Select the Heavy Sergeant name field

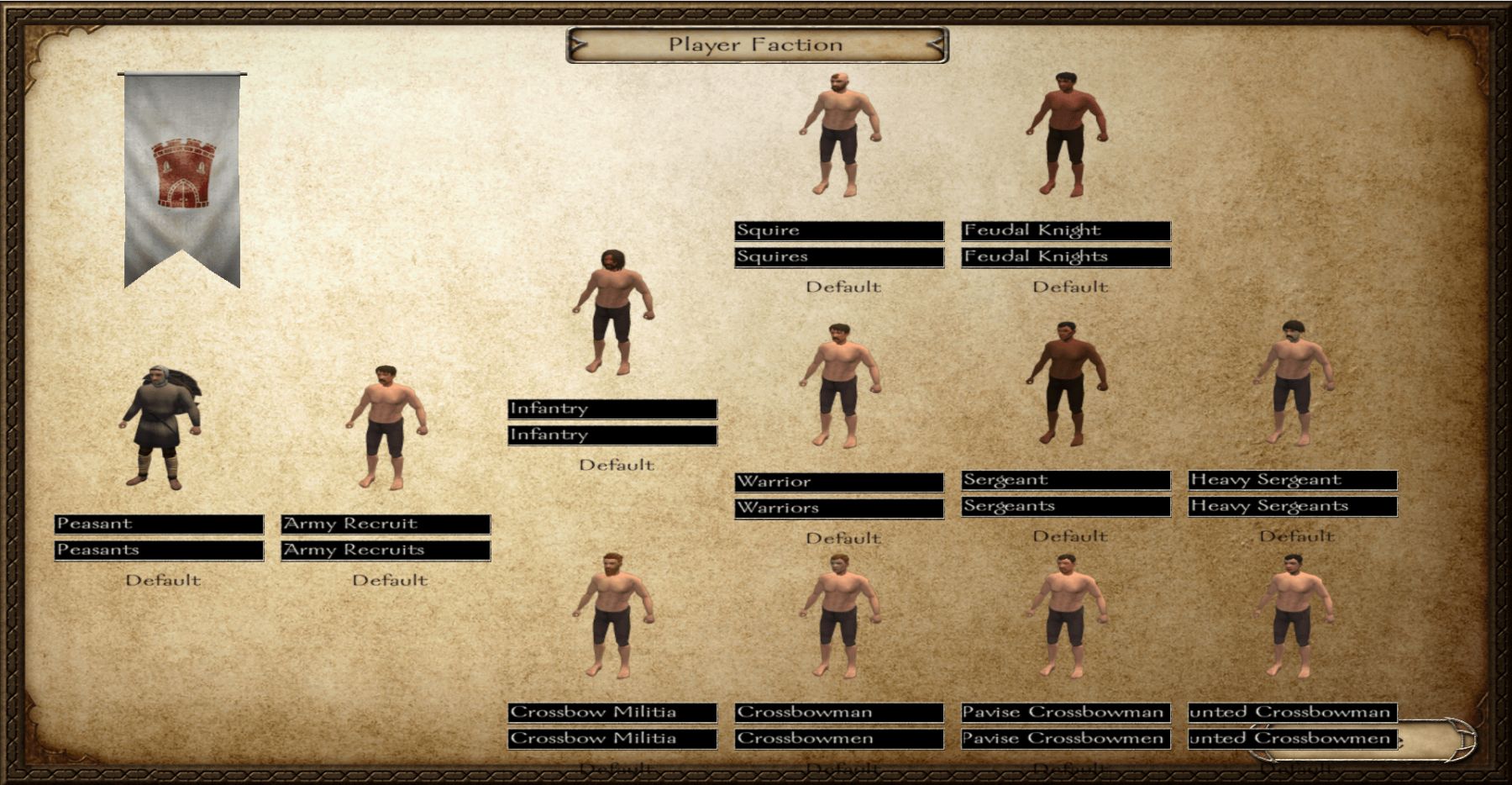[1292, 481]
